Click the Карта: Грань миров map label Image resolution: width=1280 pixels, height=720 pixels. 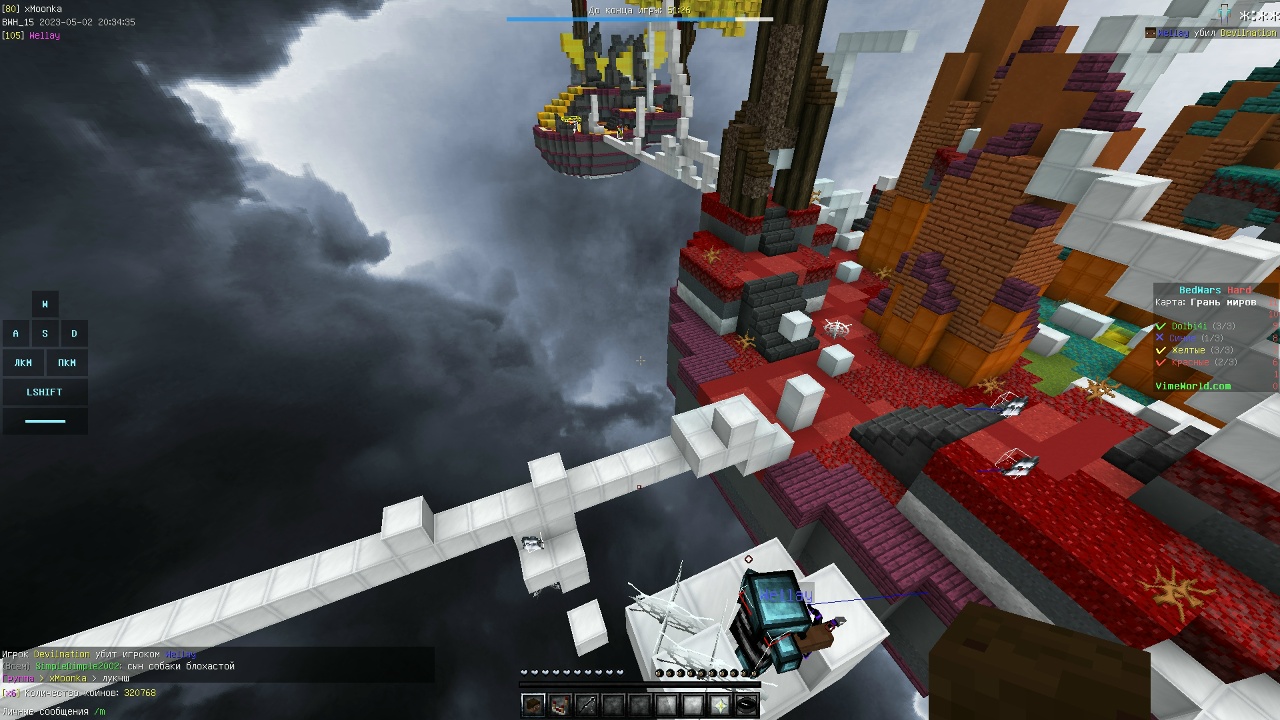(x=1206, y=302)
